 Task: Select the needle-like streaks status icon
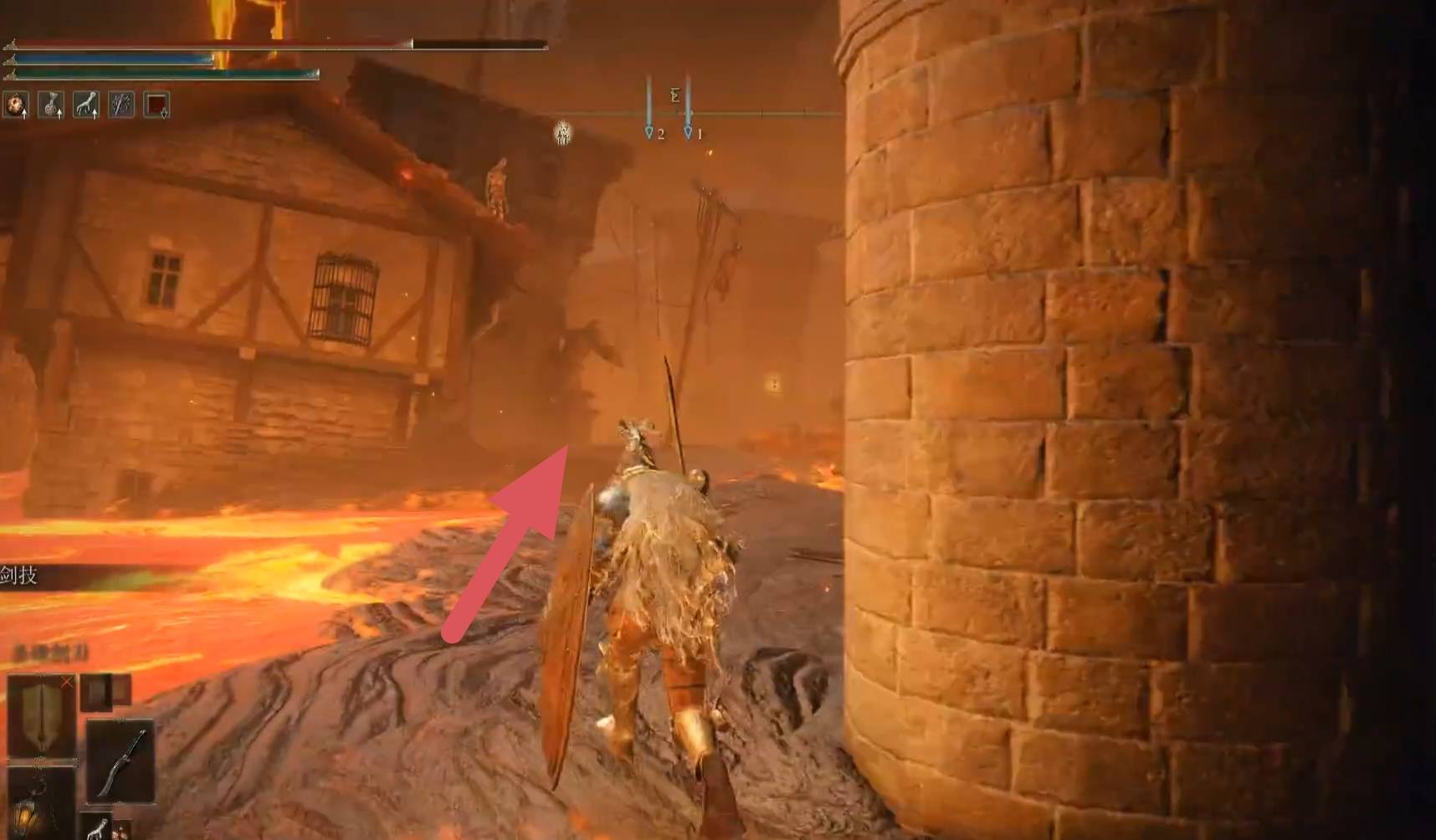click(121, 105)
